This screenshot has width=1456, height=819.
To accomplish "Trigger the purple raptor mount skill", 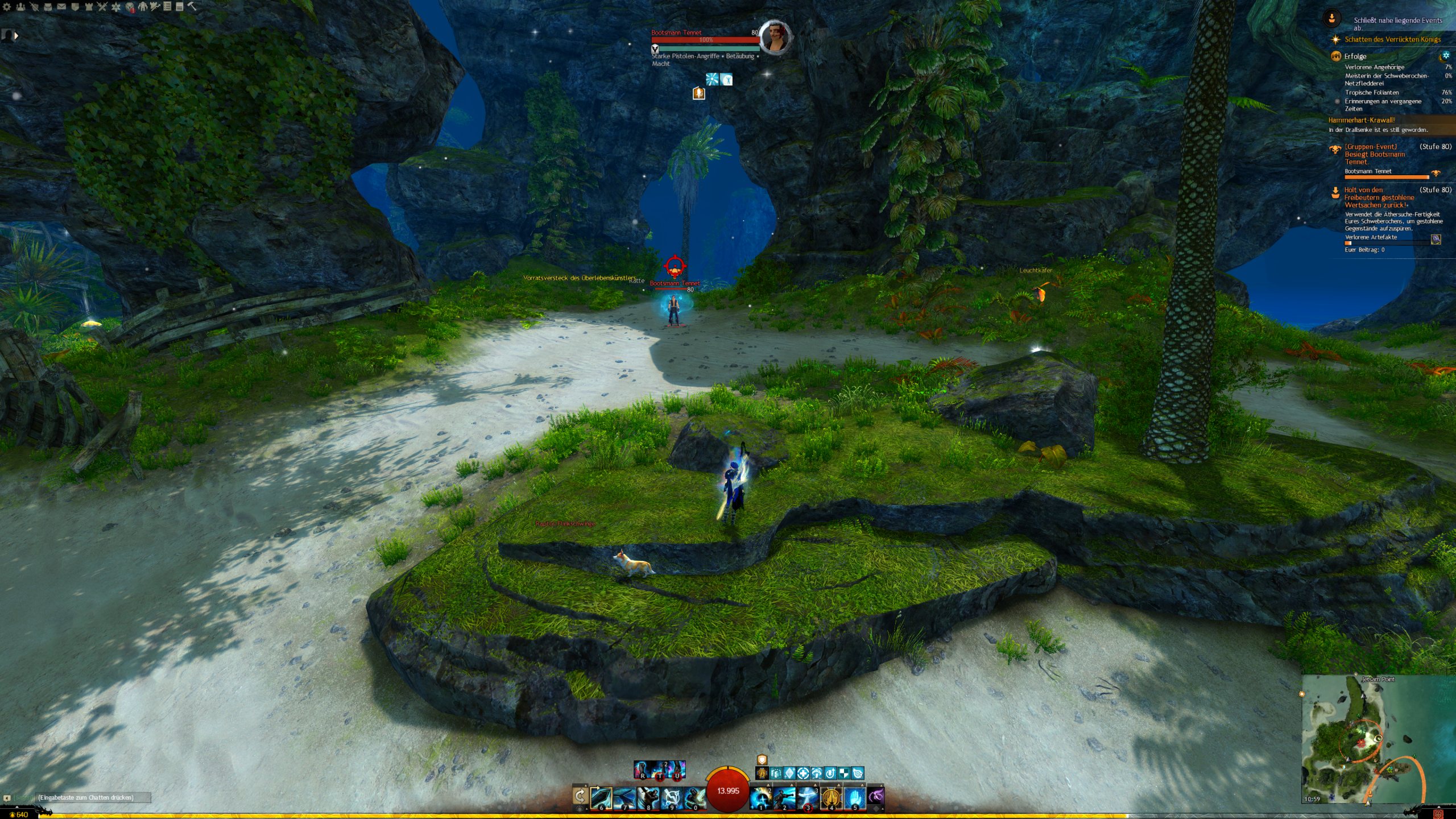I will tap(876, 796).
